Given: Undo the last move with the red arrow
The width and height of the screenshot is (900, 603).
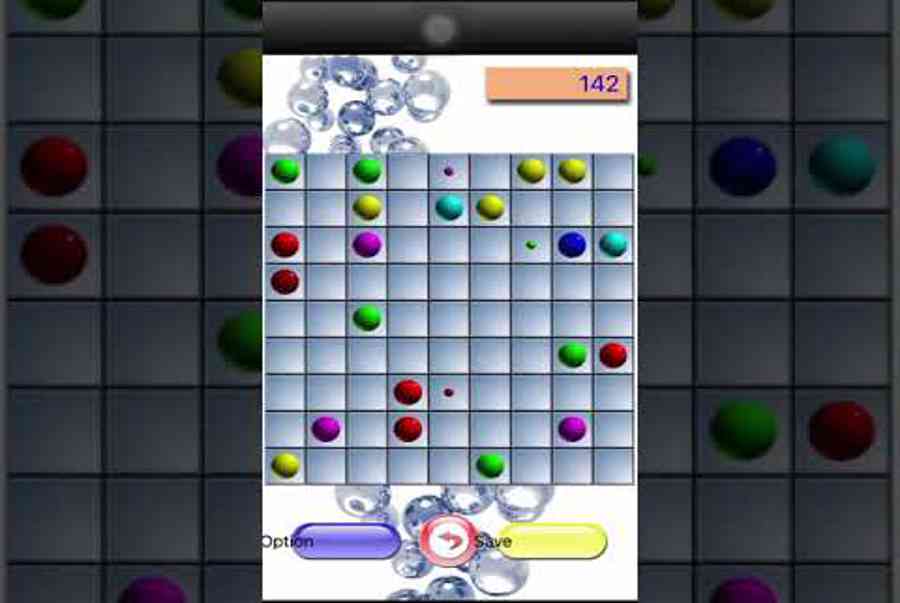Looking at the screenshot, I should 448,541.
